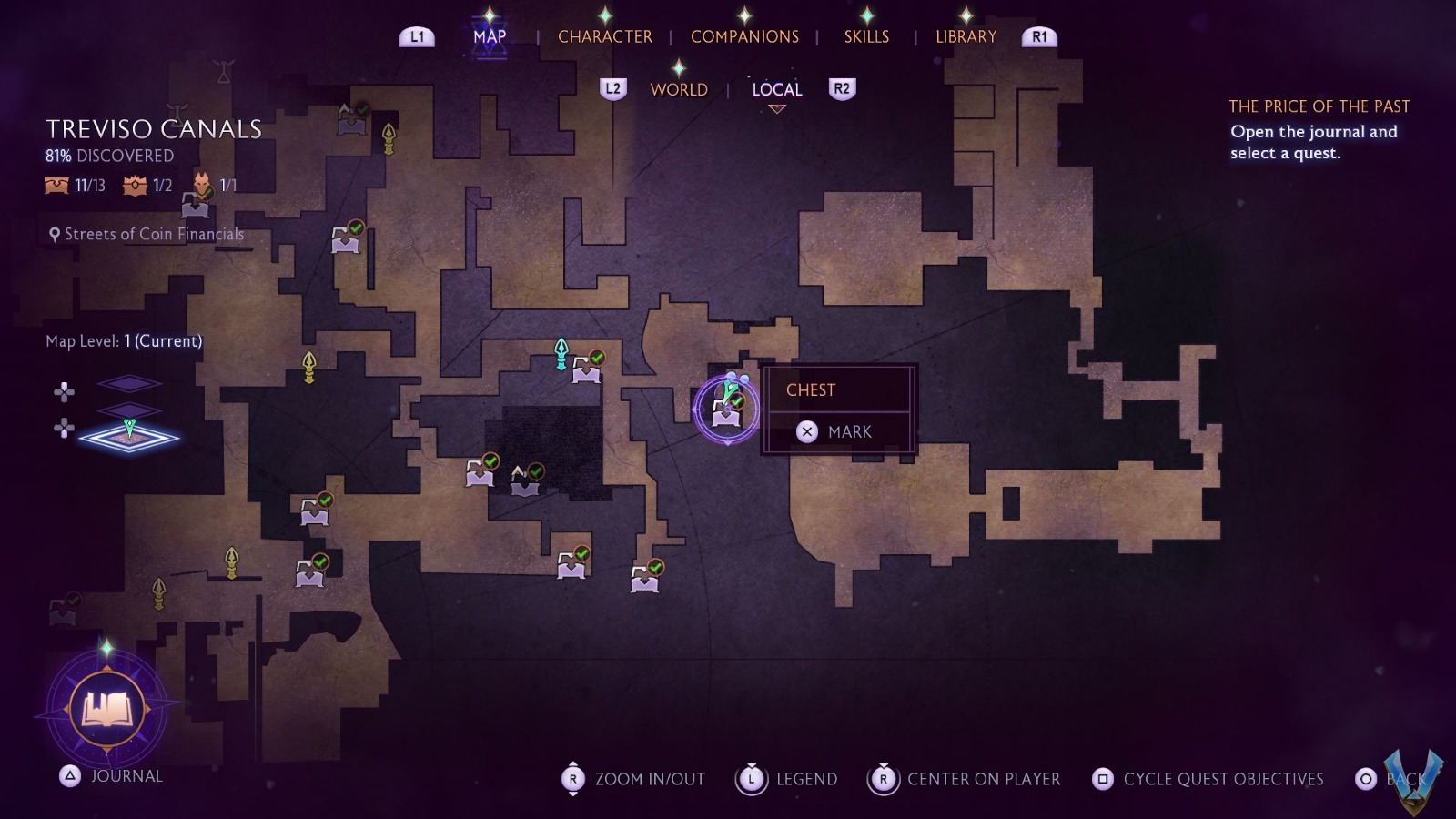Open the Journal book icon
Image resolution: width=1456 pixels, height=819 pixels.
point(107,708)
